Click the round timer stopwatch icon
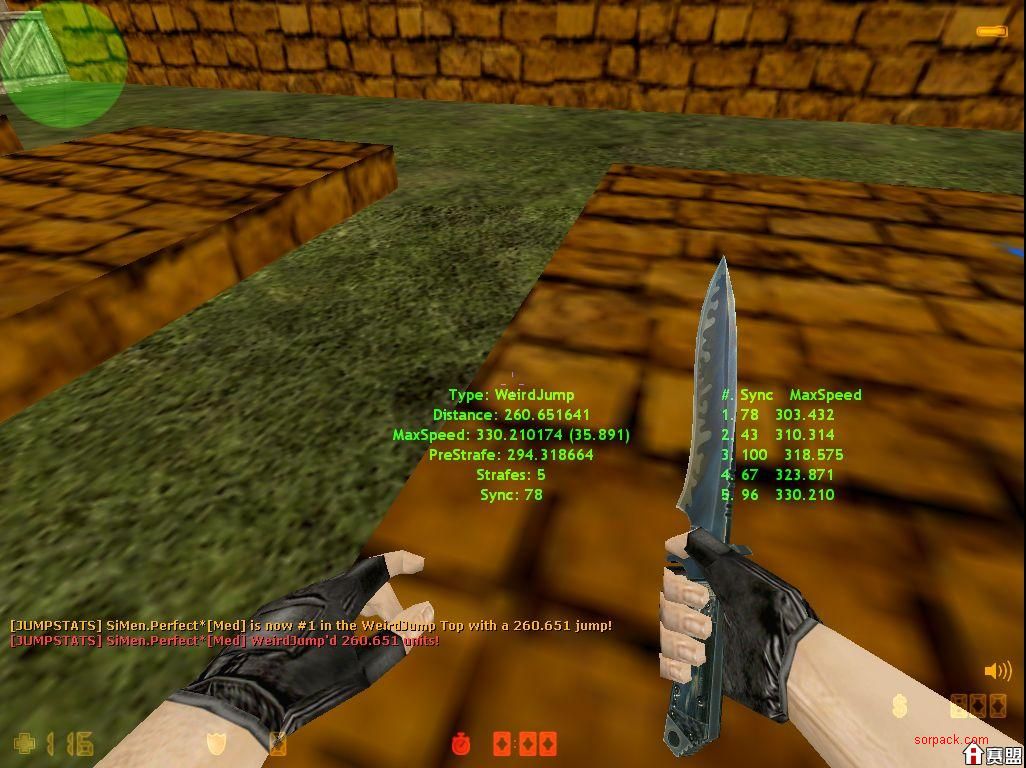The height and width of the screenshot is (768, 1026). 461,744
